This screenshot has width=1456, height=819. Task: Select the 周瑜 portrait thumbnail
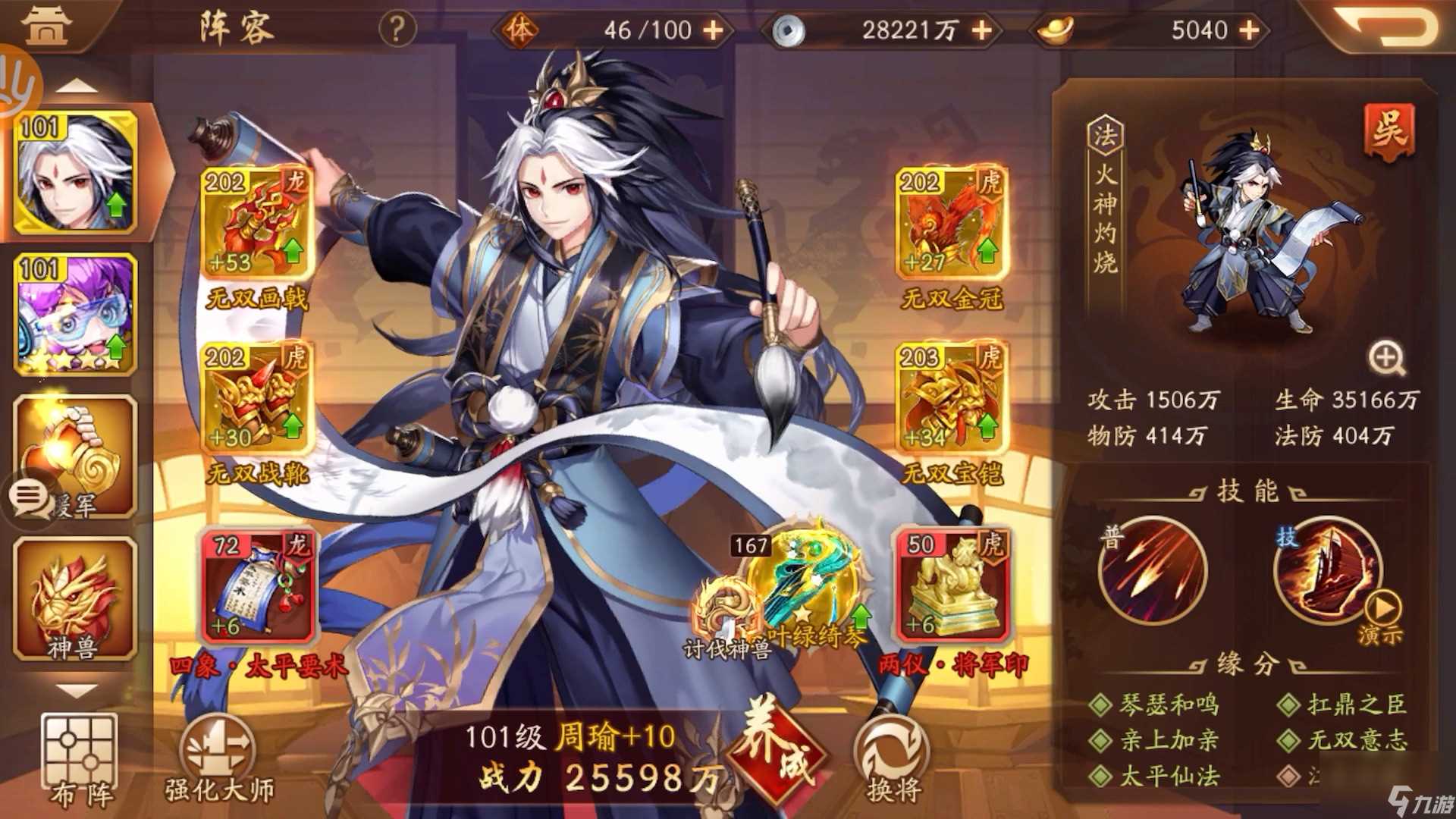tap(76, 174)
